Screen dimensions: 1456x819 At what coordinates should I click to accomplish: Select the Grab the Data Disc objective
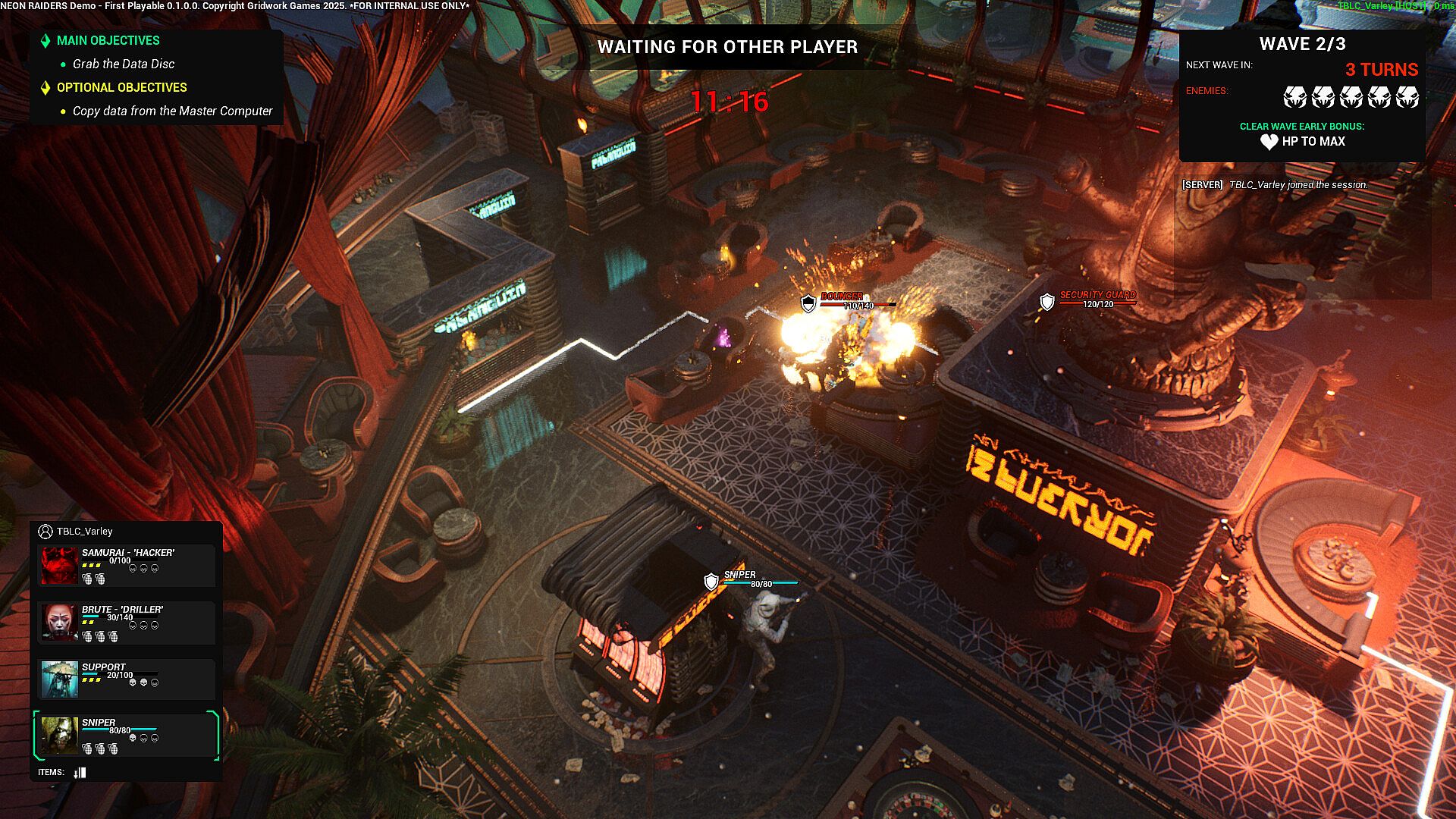(124, 64)
